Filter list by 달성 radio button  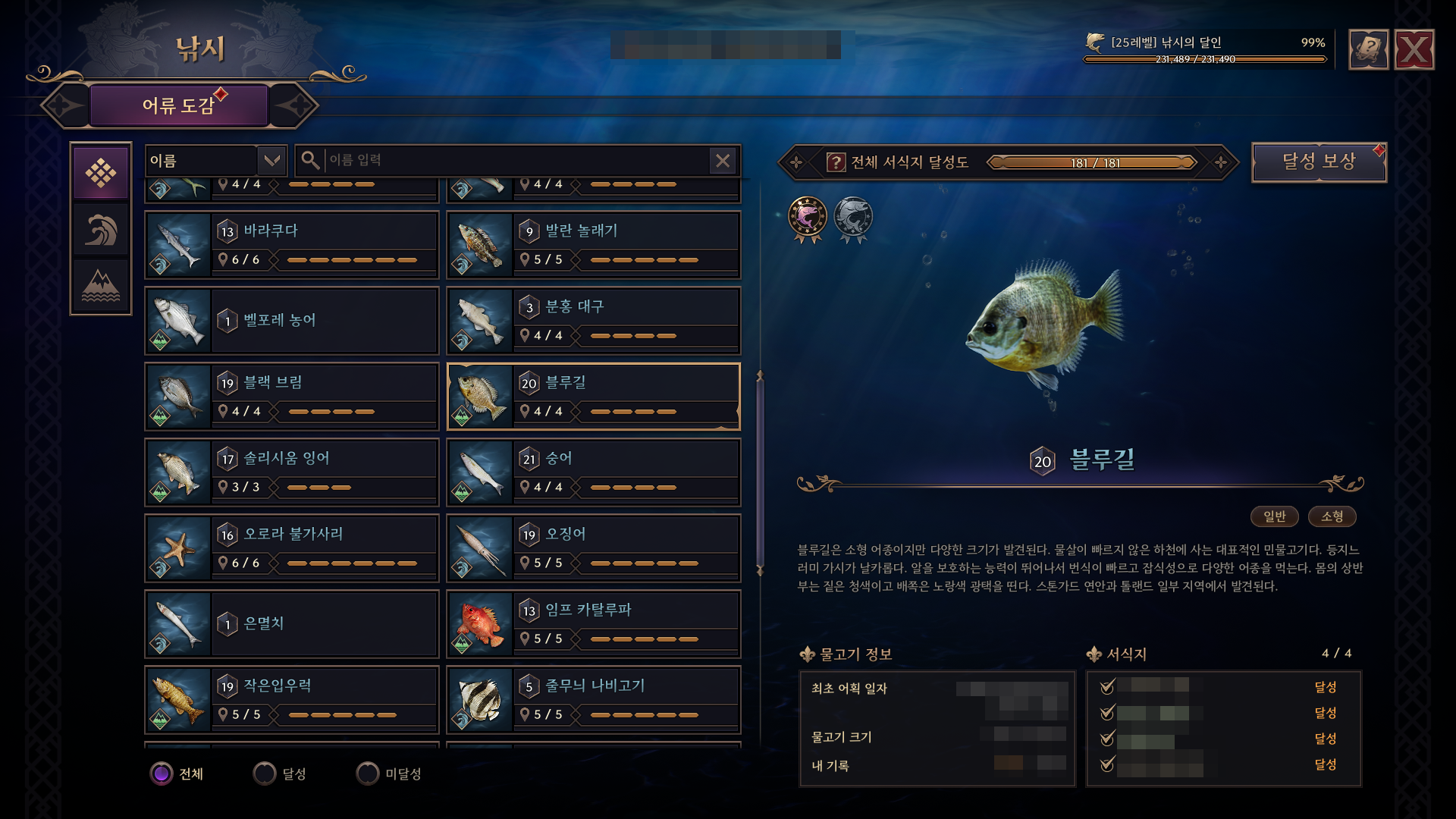pos(265,773)
